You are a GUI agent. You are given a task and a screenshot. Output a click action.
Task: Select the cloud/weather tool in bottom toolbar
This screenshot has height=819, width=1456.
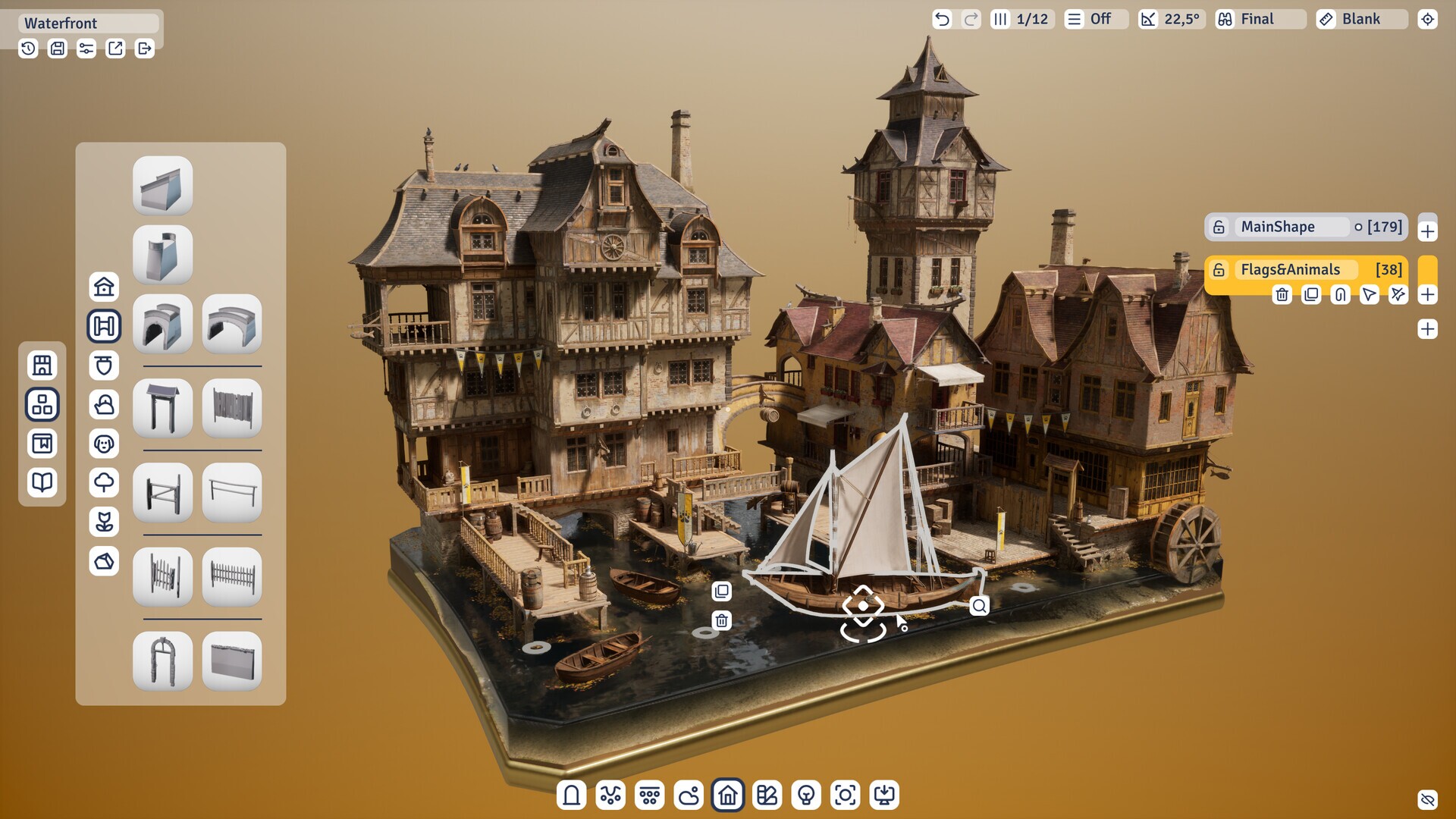(689, 795)
